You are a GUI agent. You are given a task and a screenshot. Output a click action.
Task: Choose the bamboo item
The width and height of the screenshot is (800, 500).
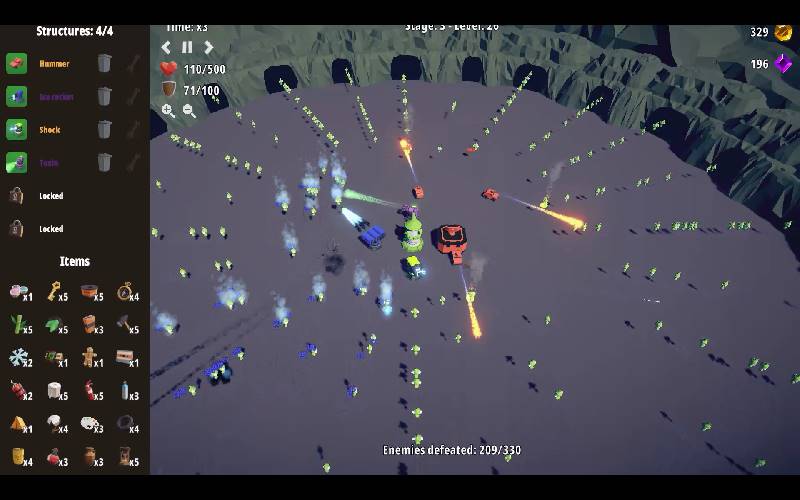pos(17,324)
